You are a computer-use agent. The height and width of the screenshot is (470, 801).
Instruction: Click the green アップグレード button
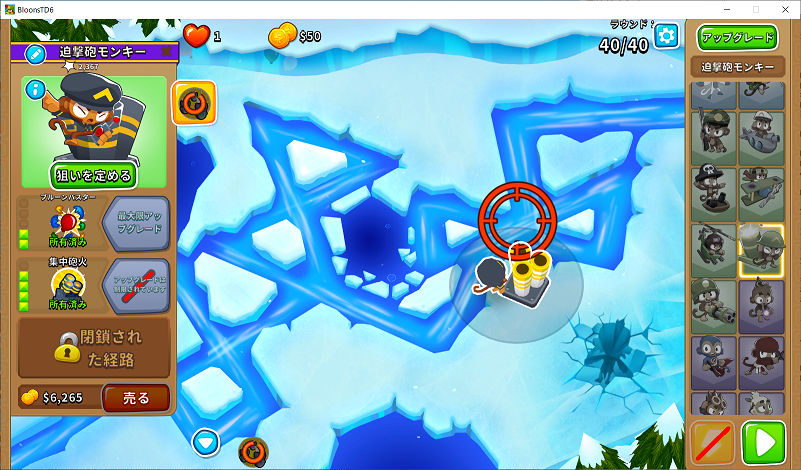point(737,38)
